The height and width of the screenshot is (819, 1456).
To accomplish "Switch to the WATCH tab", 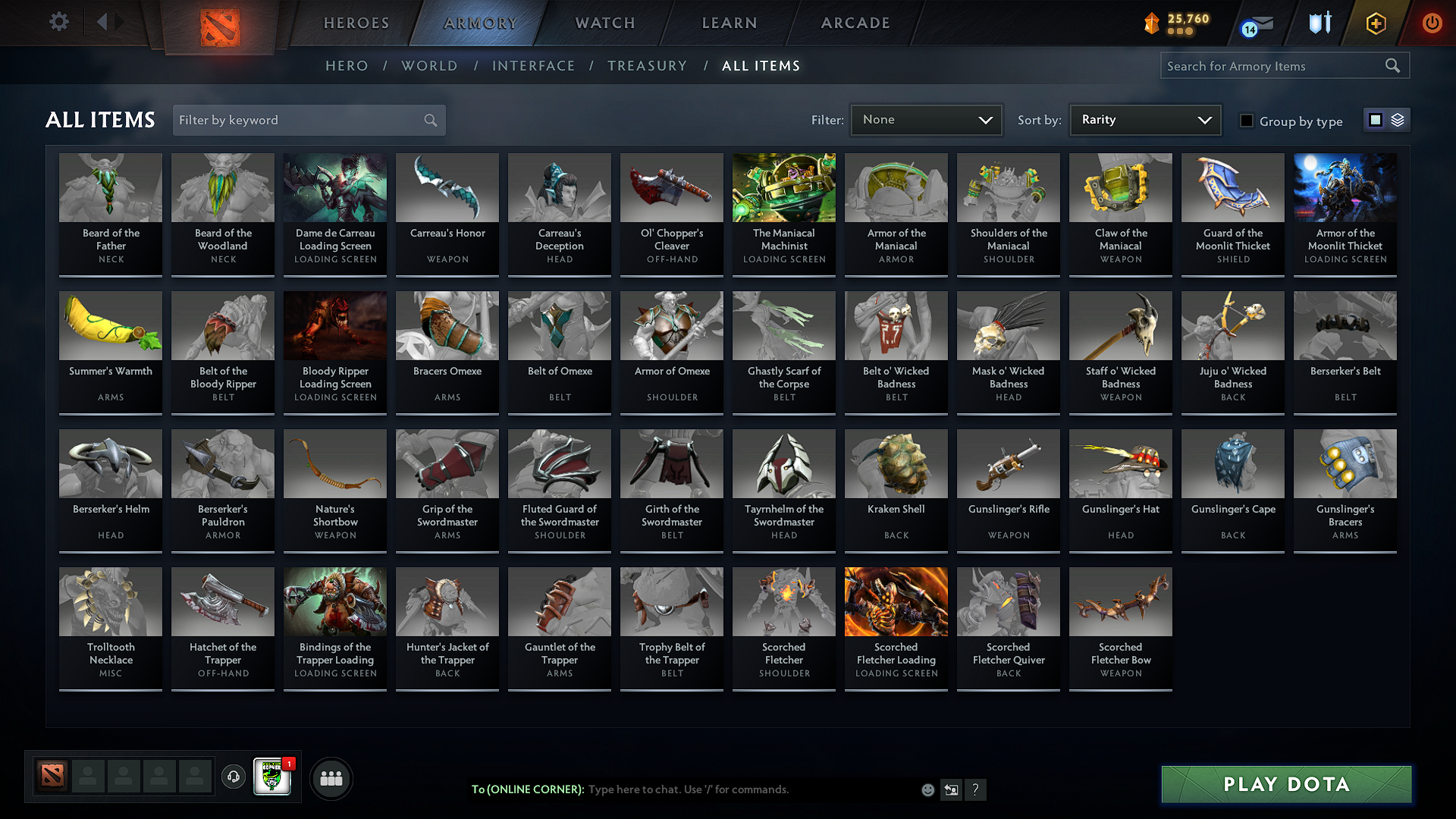I will pos(603,23).
